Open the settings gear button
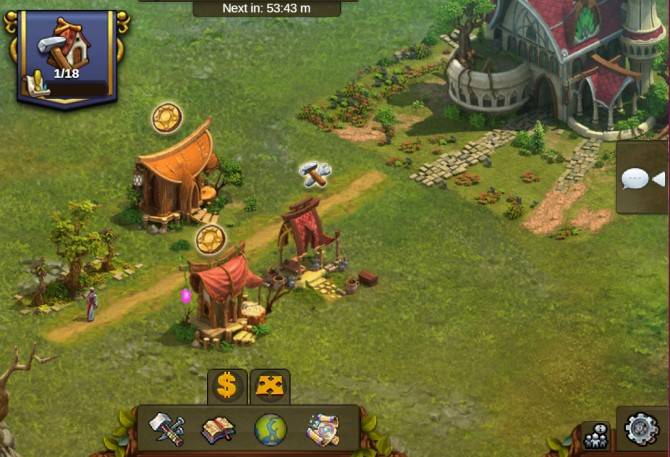The image size is (670, 457). pos(643,432)
